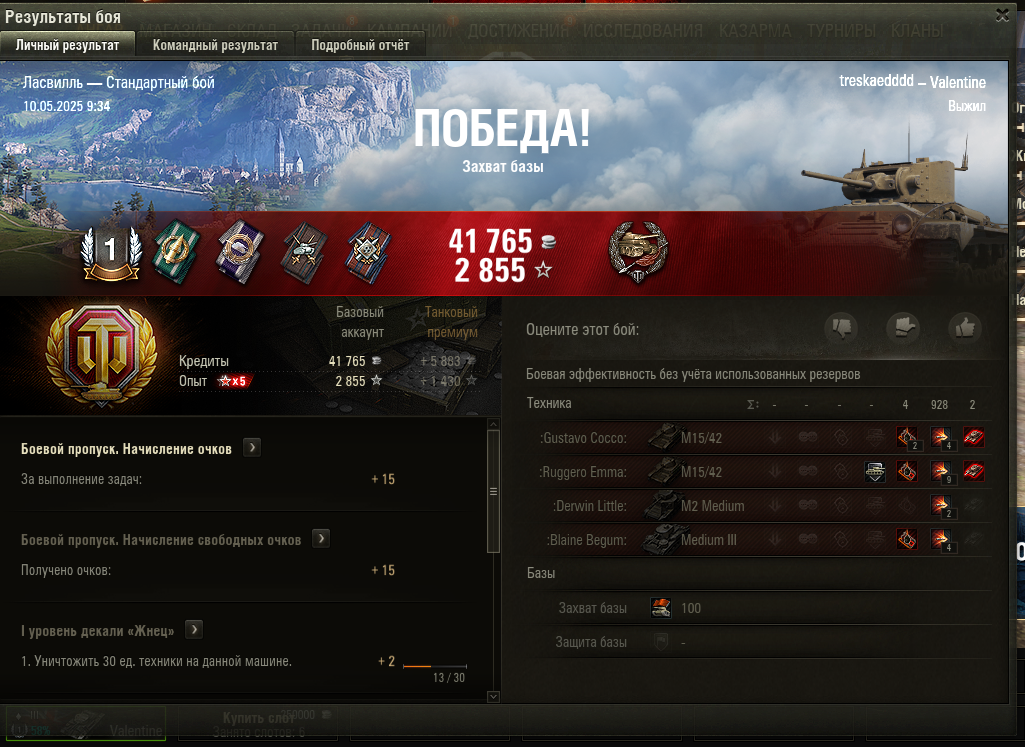Show the tank mastery badge with wreath

(637, 250)
